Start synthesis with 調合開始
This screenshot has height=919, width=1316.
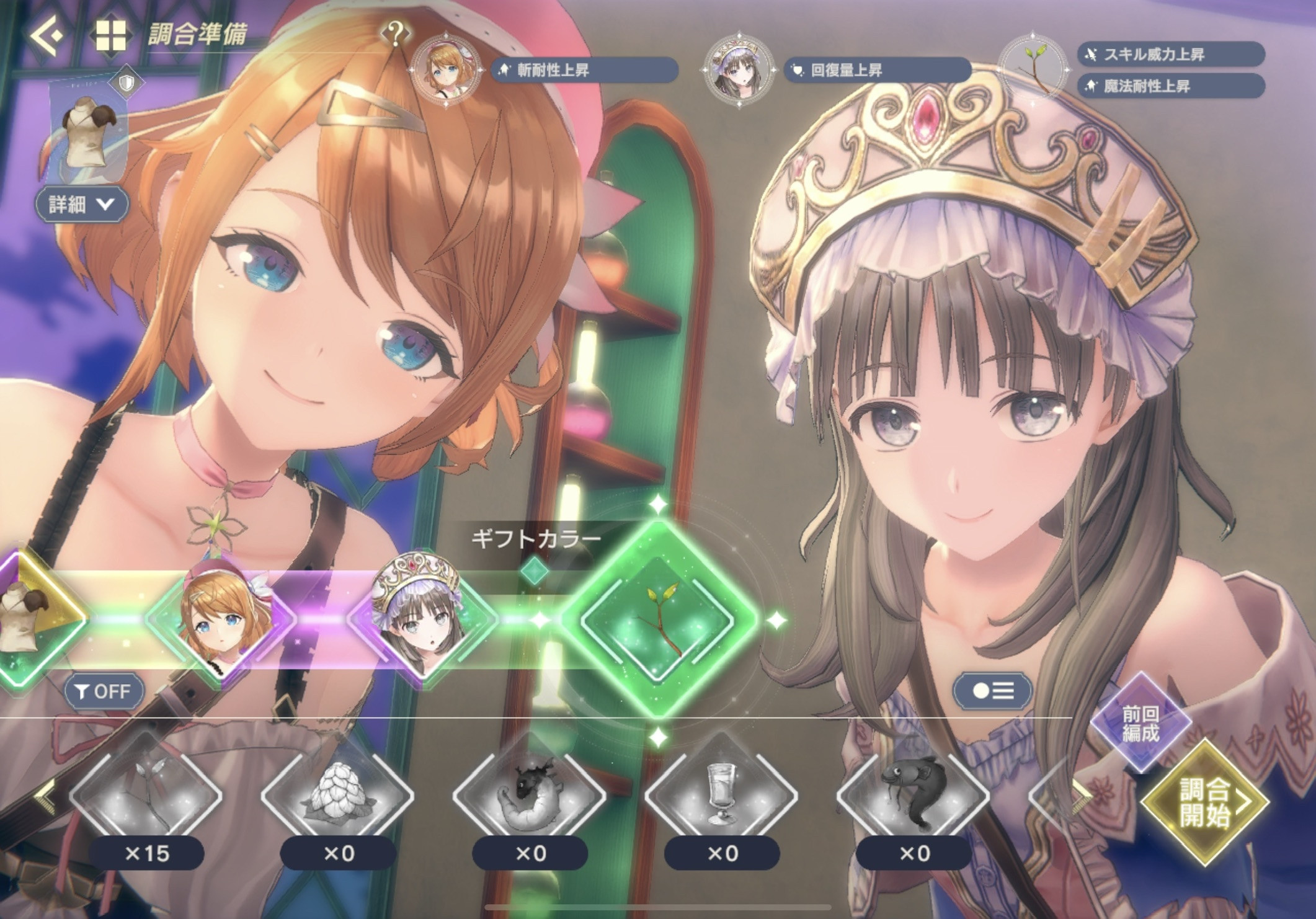1204,802
